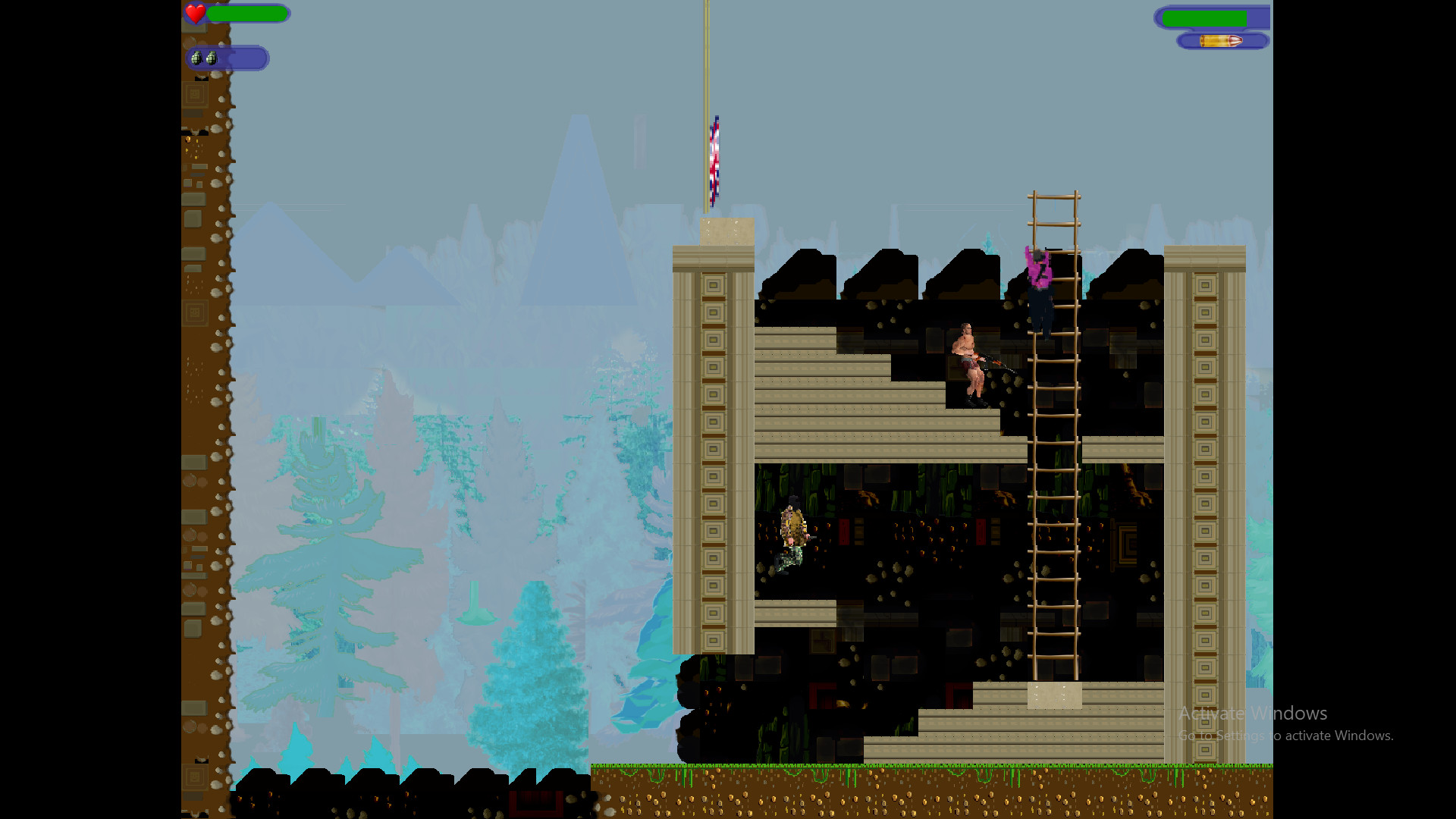Click the red heart health icon
The image size is (1456, 819).
tap(195, 14)
